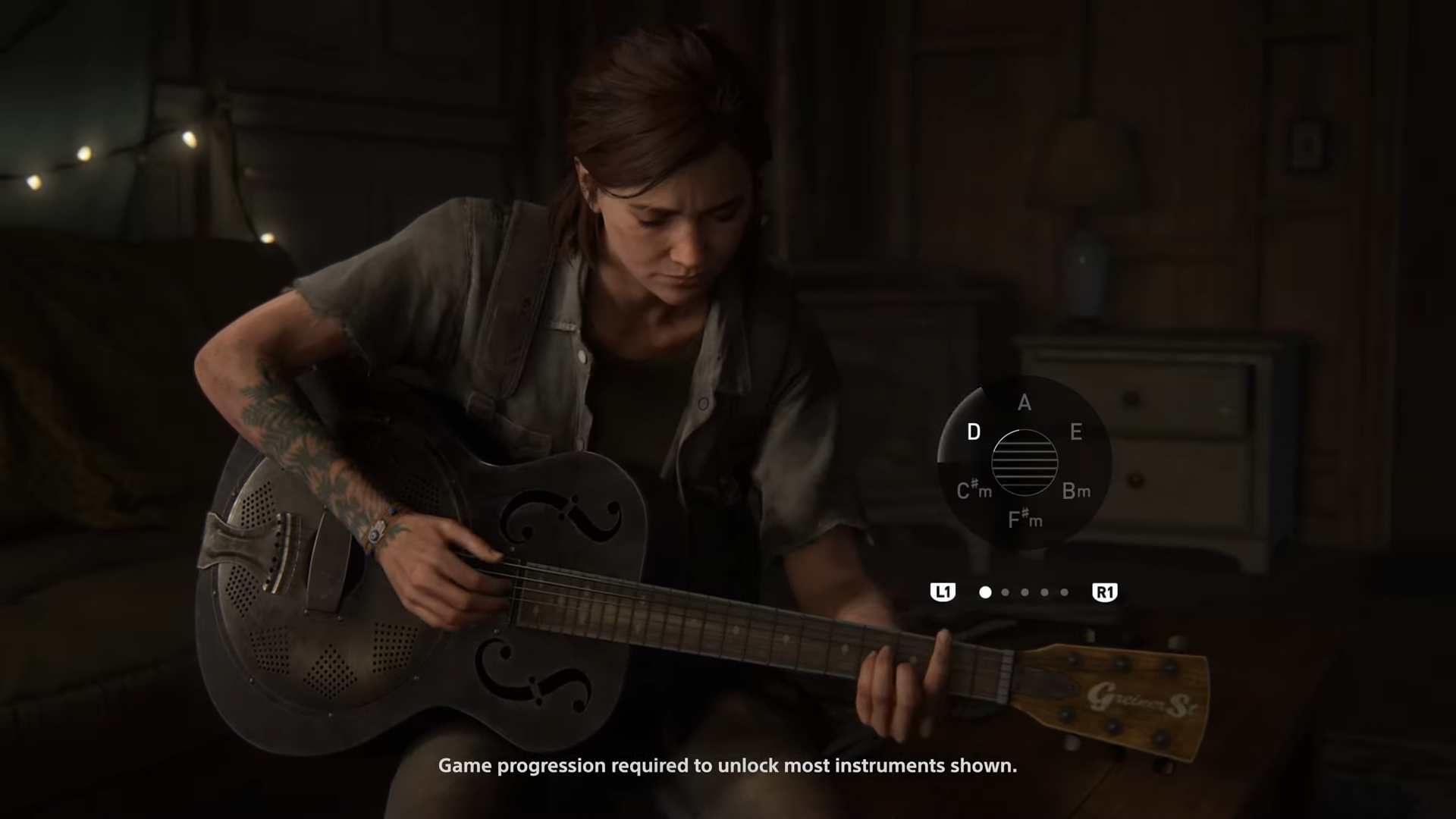Choose the F#m chord on the wheel

pyautogui.click(x=1025, y=519)
